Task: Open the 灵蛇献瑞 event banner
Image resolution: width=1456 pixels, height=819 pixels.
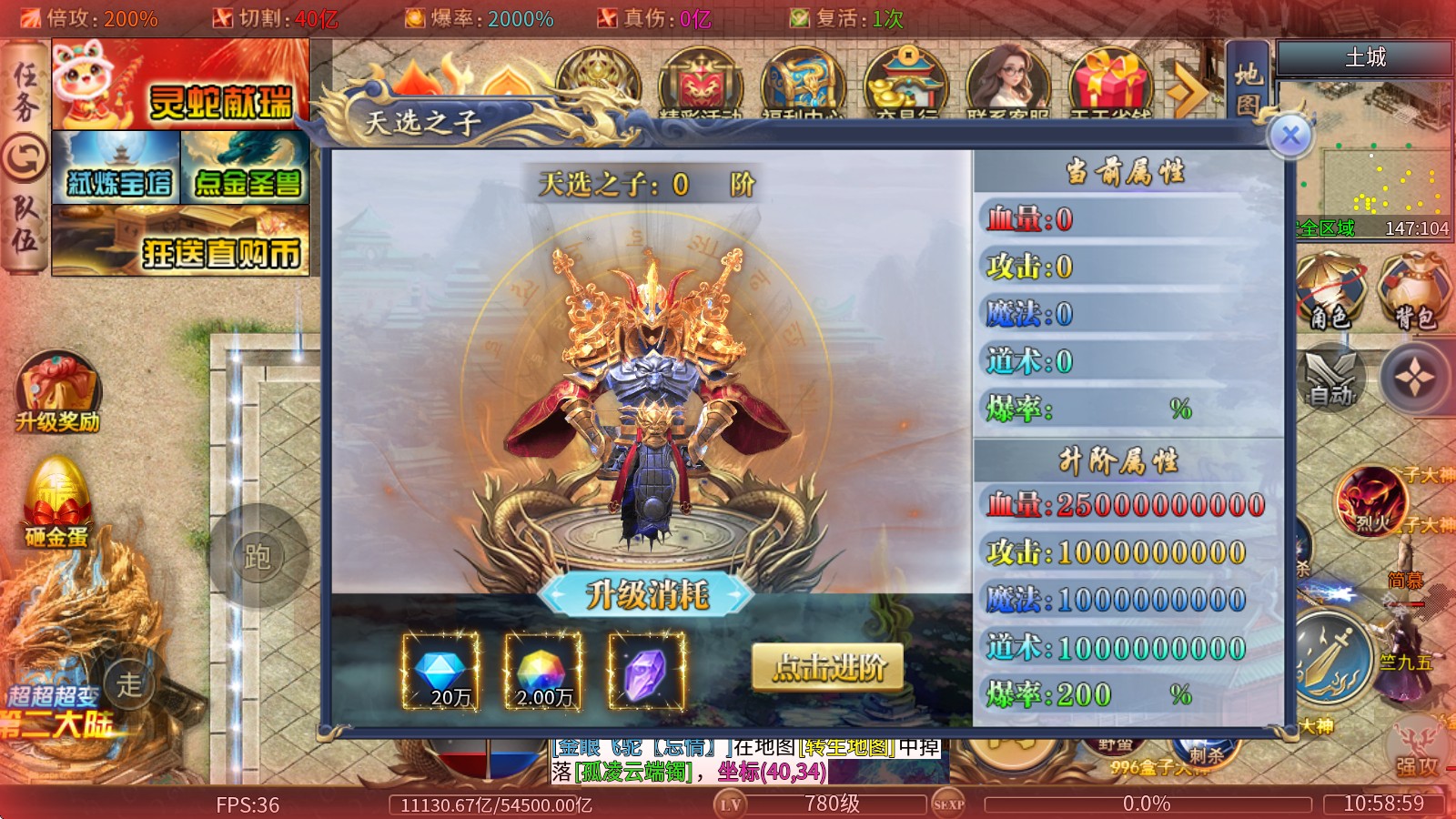Action: (x=180, y=86)
